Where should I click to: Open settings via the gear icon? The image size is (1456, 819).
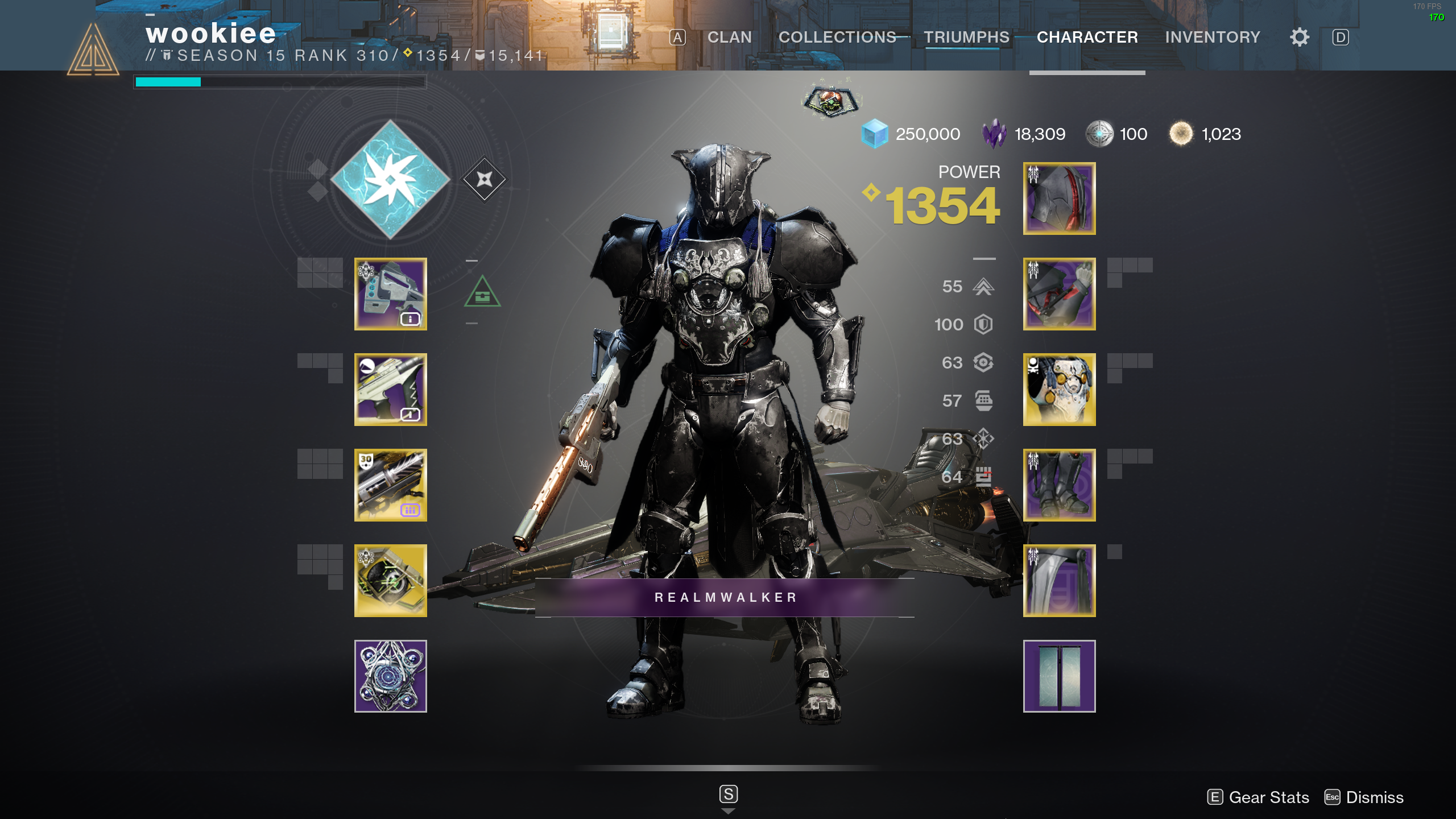click(x=1300, y=38)
